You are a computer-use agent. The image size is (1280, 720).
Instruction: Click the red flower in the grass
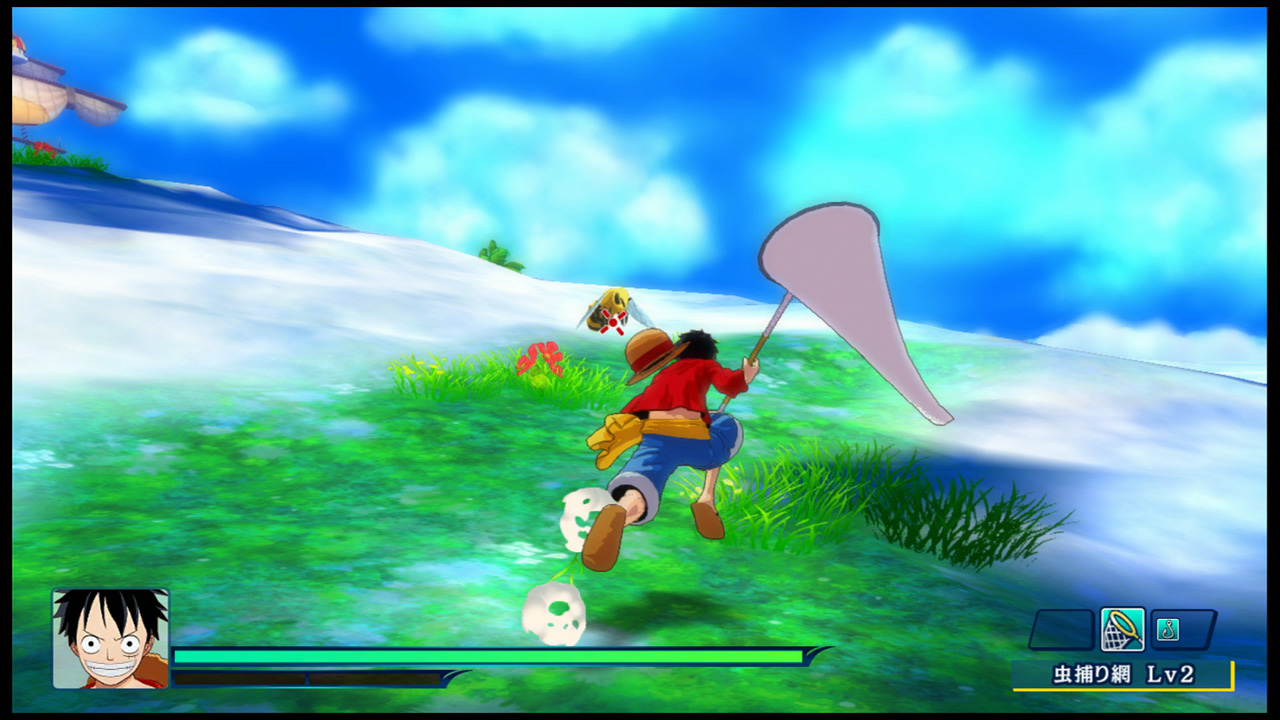pyautogui.click(x=541, y=358)
